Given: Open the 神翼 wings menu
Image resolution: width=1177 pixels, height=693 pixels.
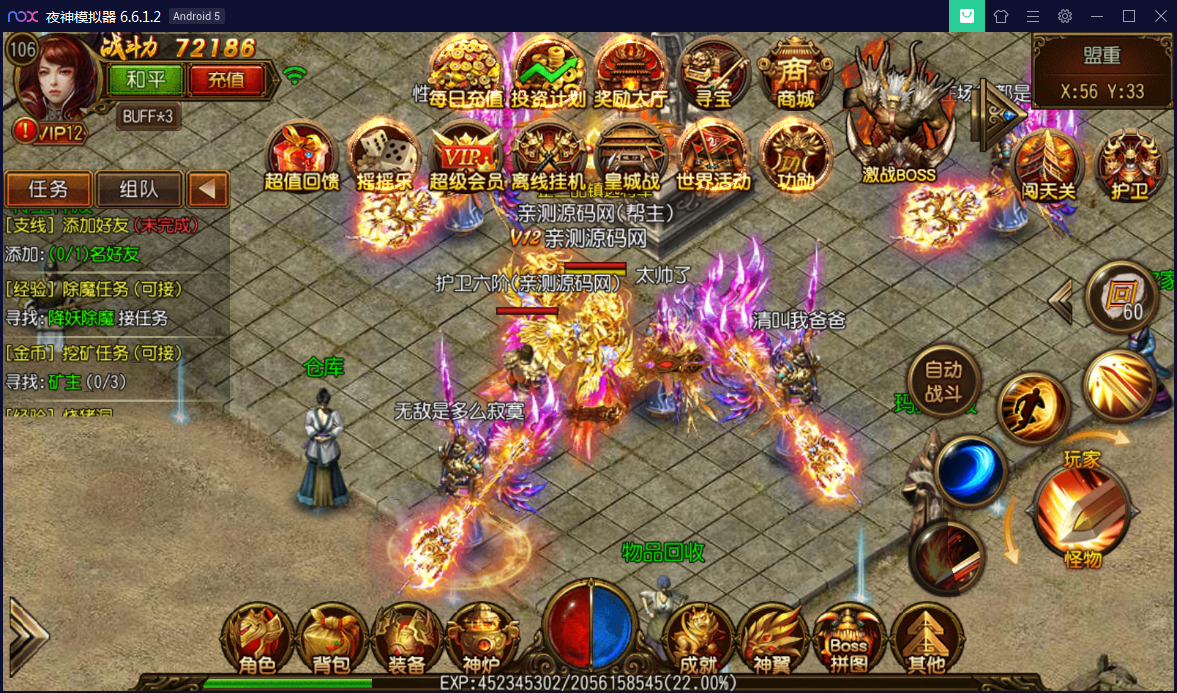Looking at the screenshot, I should tap(773, 640).
